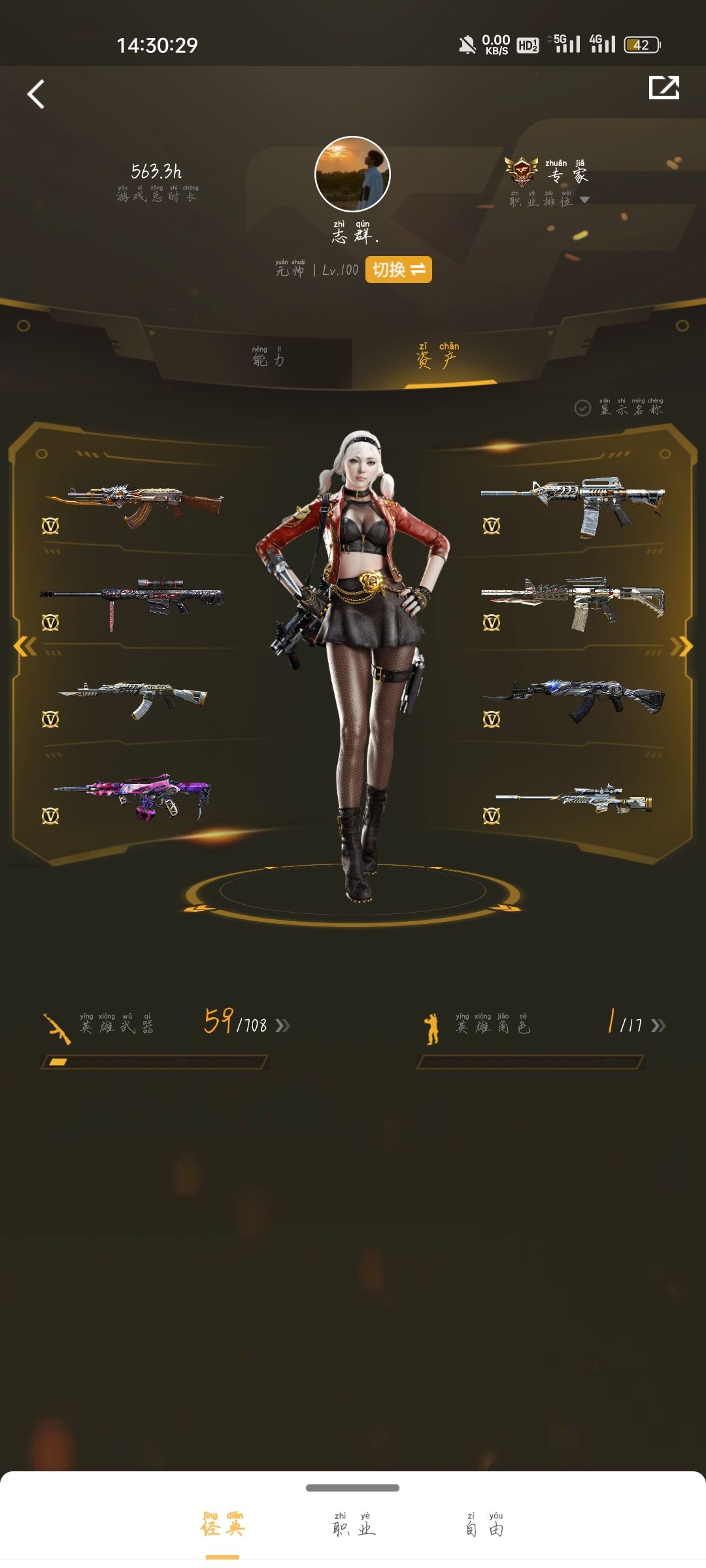This screenshot has height=1568, width=706.
Task: Pick the pink and purple galaxy rifle
Action: 132,796
